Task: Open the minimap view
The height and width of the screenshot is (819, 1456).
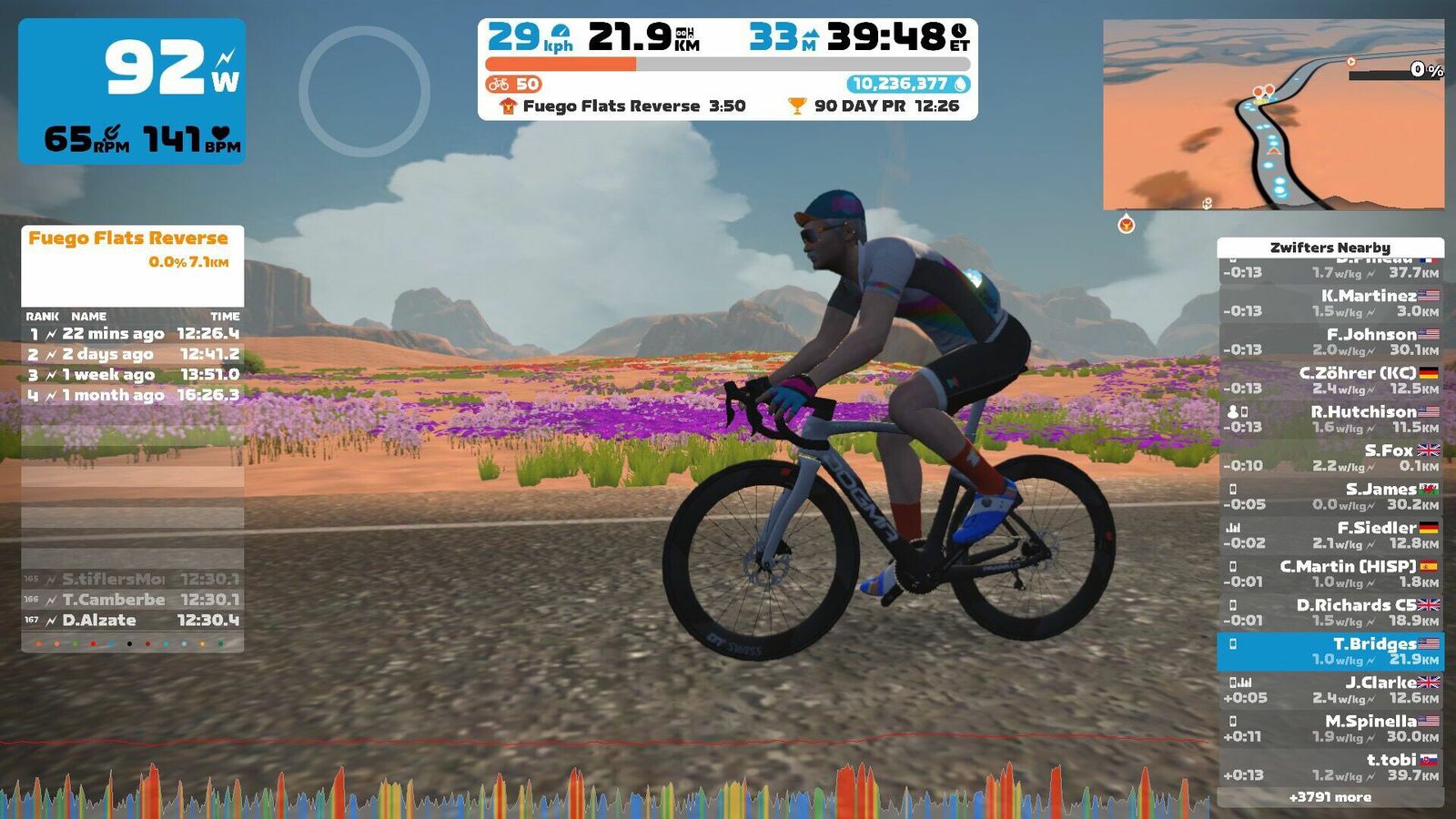Action: [x=1272, y=115]
